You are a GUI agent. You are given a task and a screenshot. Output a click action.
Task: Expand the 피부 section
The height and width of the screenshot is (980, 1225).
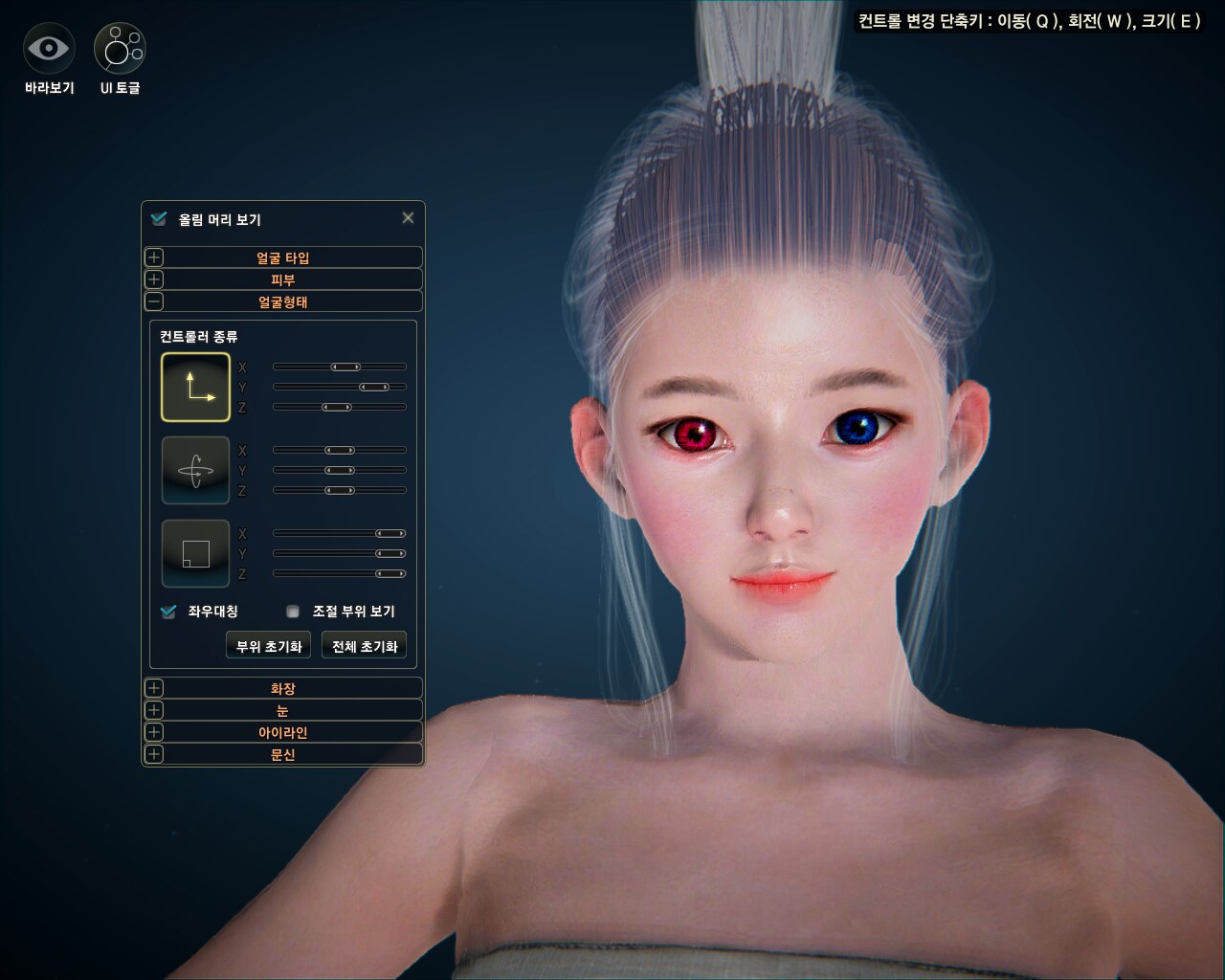(154, 279)
